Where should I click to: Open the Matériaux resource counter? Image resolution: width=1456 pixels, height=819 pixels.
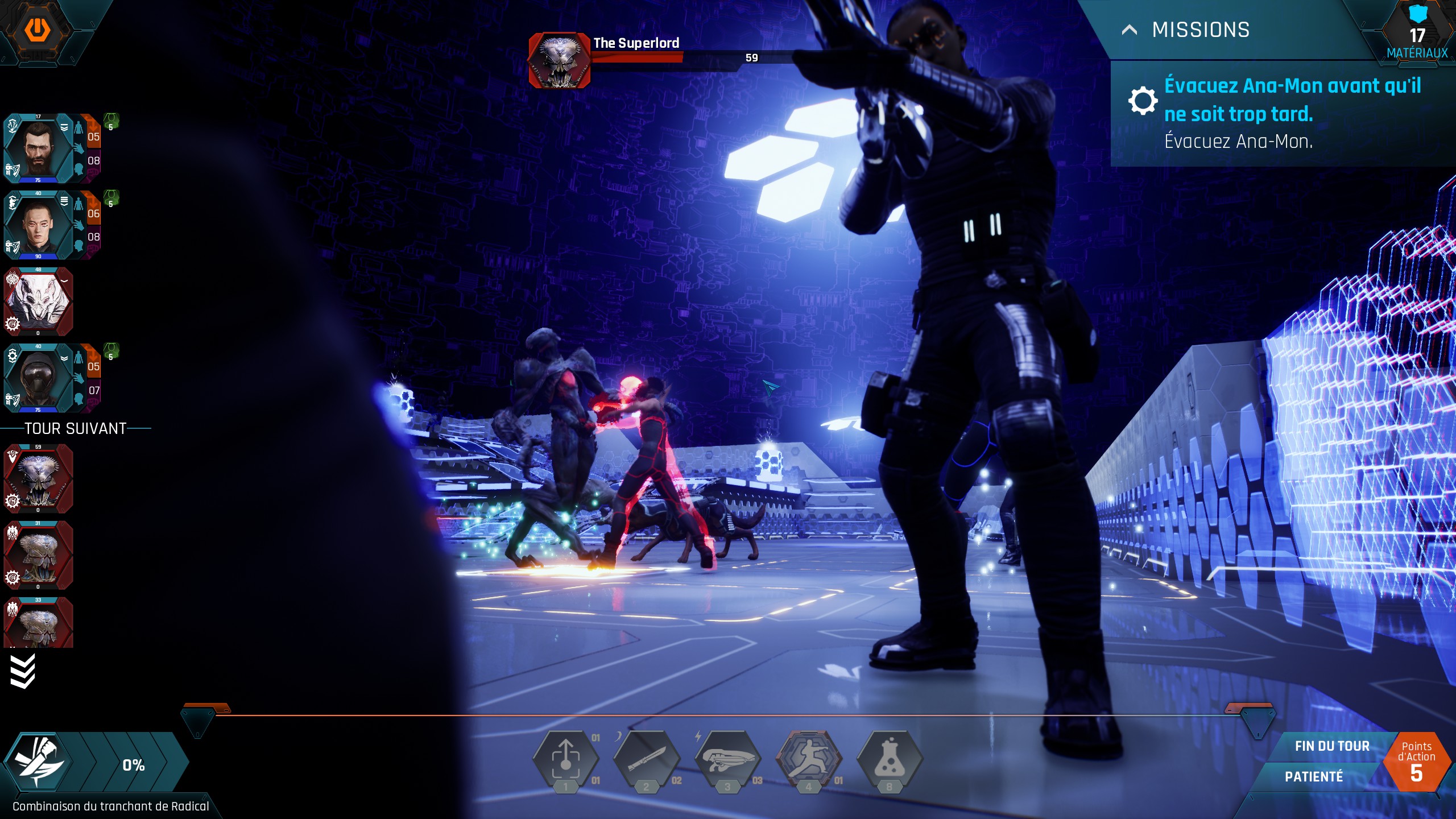point(1417,34)
